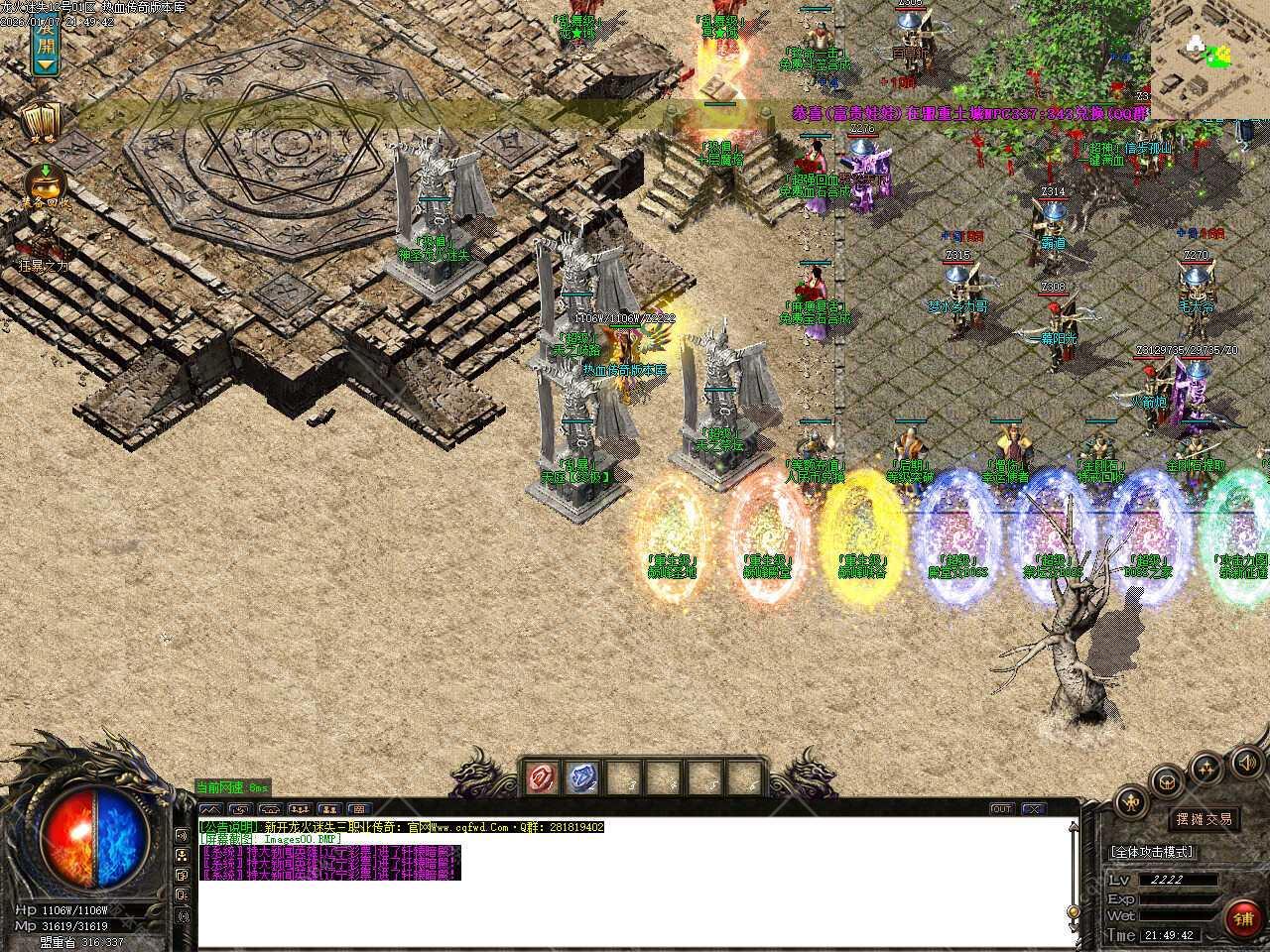Open the bag via the box-shaped round button
This screenshot has width=1270, height=952.
(x=1168, y=780)
